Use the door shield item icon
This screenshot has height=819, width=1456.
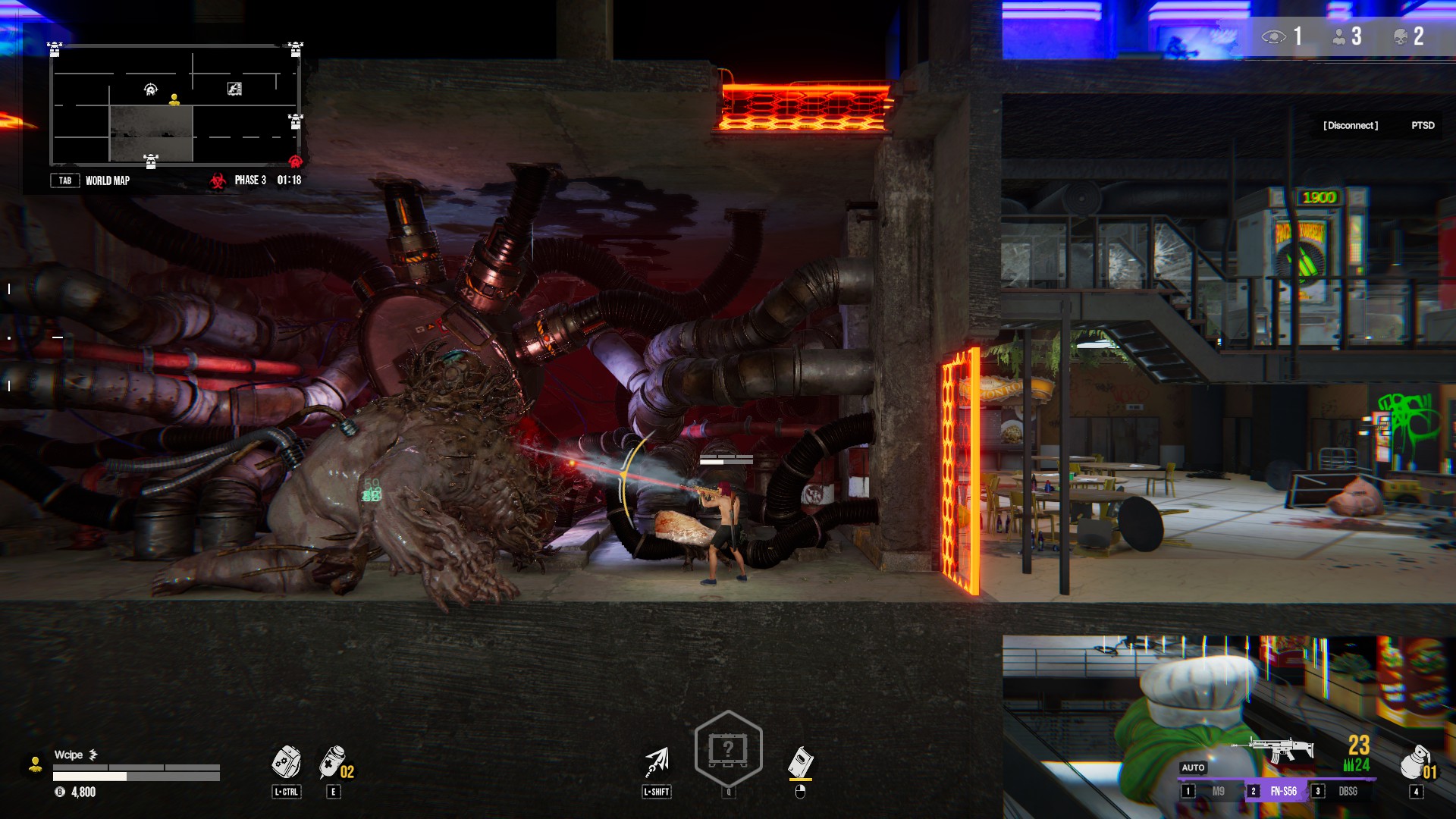point(800,761)
